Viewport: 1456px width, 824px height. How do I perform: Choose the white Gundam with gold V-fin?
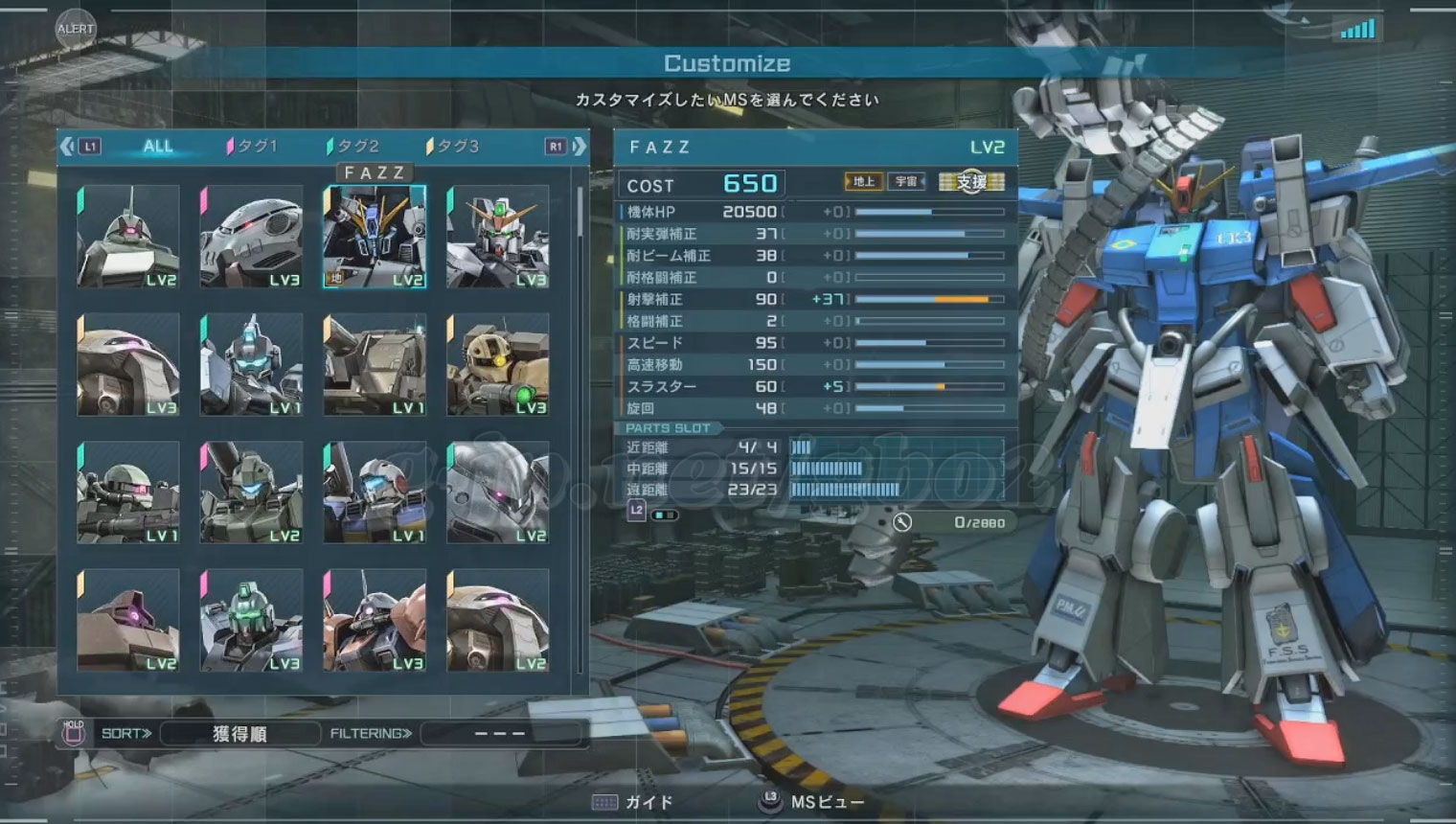[497, 237]
